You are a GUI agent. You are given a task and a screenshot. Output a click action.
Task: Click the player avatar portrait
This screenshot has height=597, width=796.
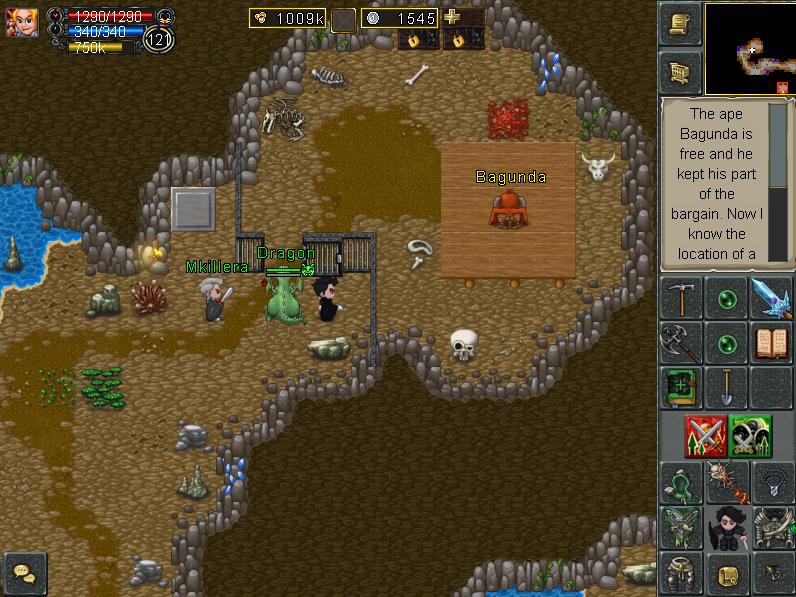pos(22,22)
